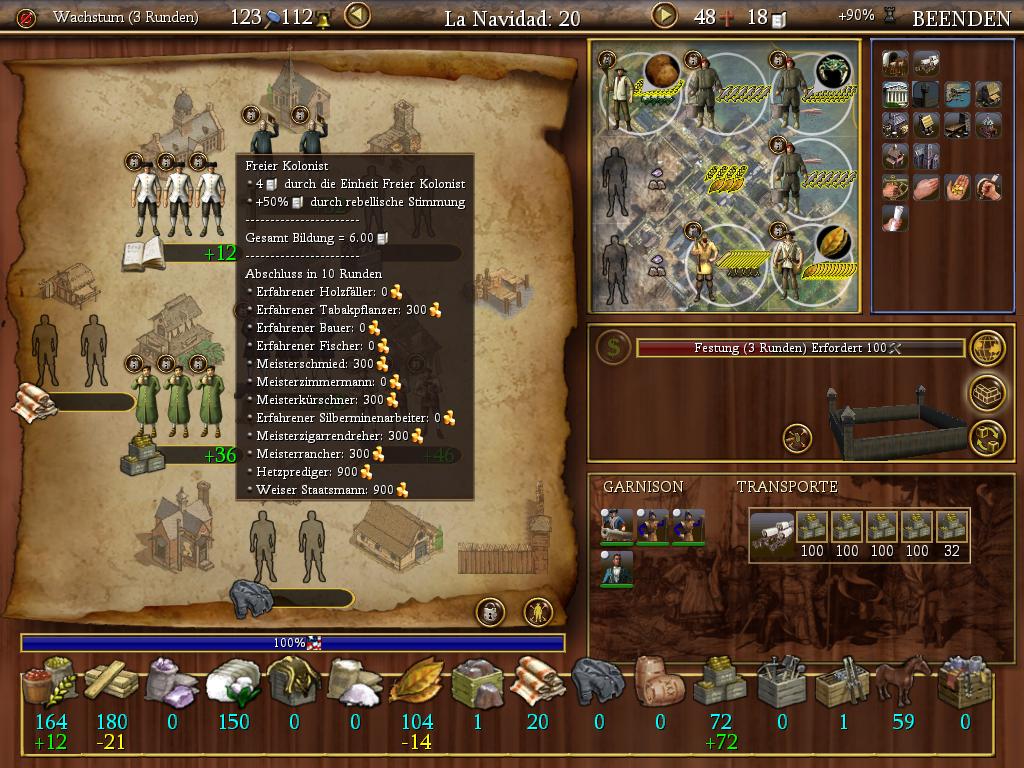Select the food stock icon with corn
1024x768 pixels.
pyautogui.click(x=50, y=684)
